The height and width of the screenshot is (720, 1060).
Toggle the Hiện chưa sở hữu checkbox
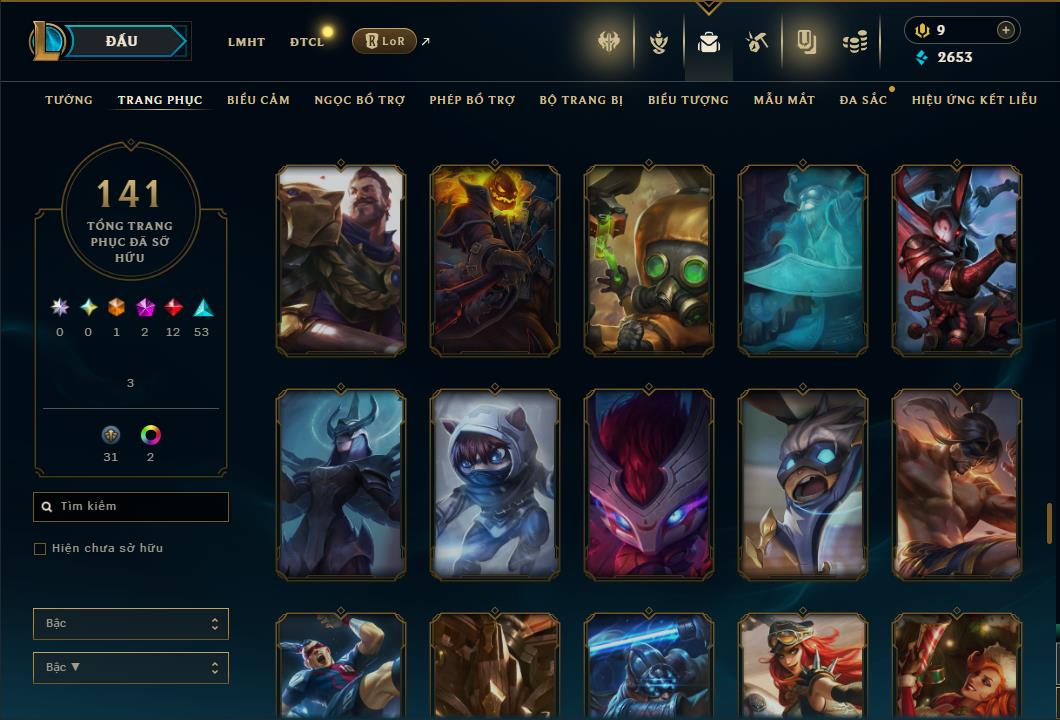(x=40, y=549)
